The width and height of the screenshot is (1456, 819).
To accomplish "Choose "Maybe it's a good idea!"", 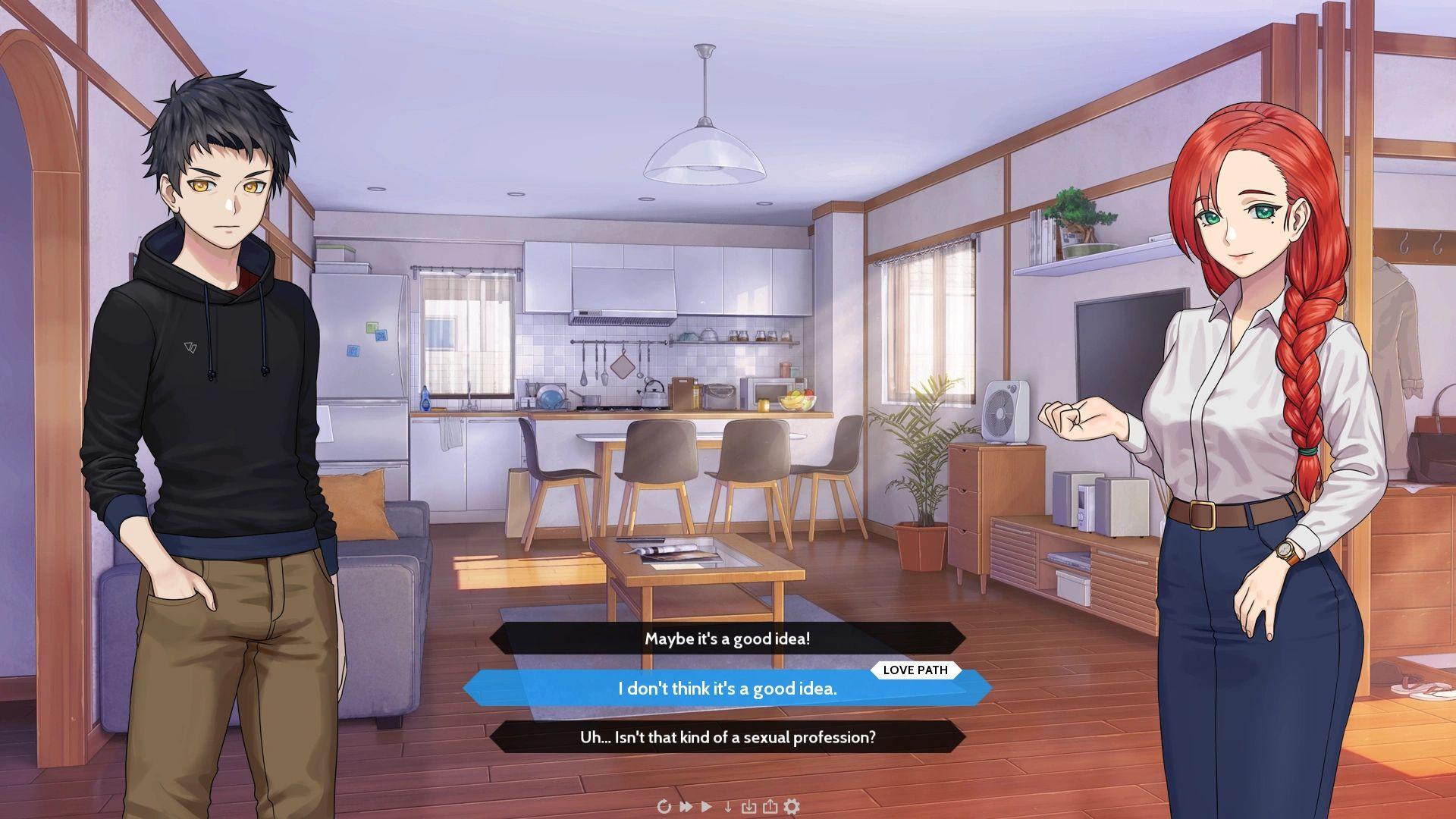I will pyautogui.click(x=727, y=639).
